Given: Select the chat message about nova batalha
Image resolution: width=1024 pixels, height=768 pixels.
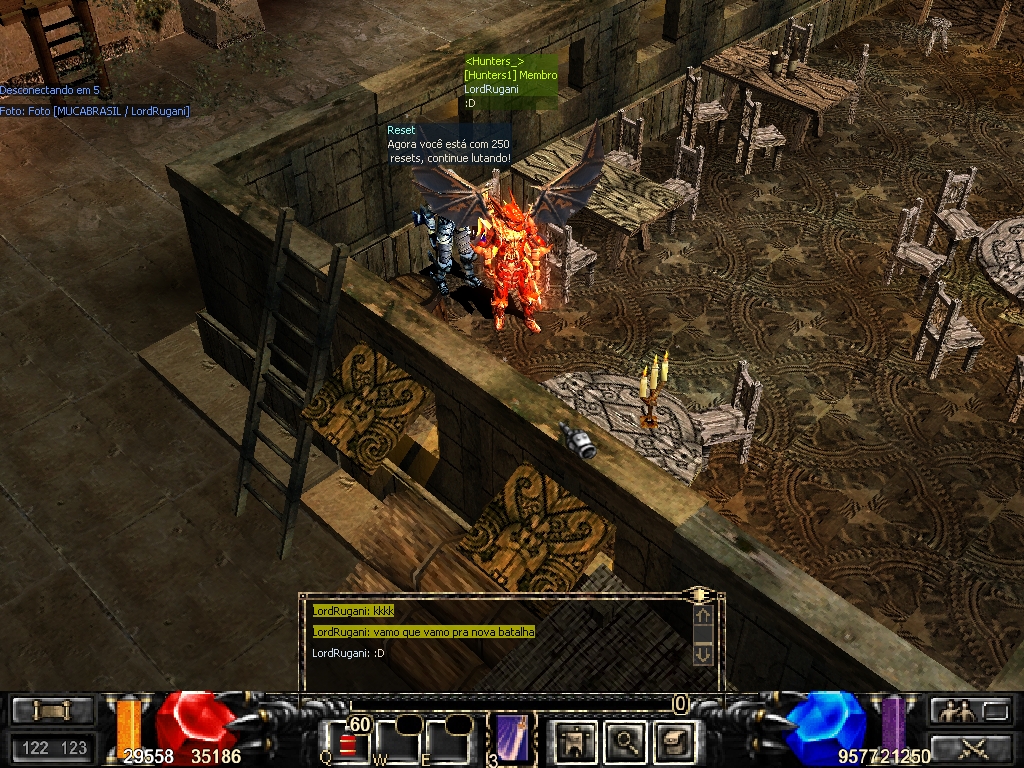Looking at the screenshot, I should 424,632.
